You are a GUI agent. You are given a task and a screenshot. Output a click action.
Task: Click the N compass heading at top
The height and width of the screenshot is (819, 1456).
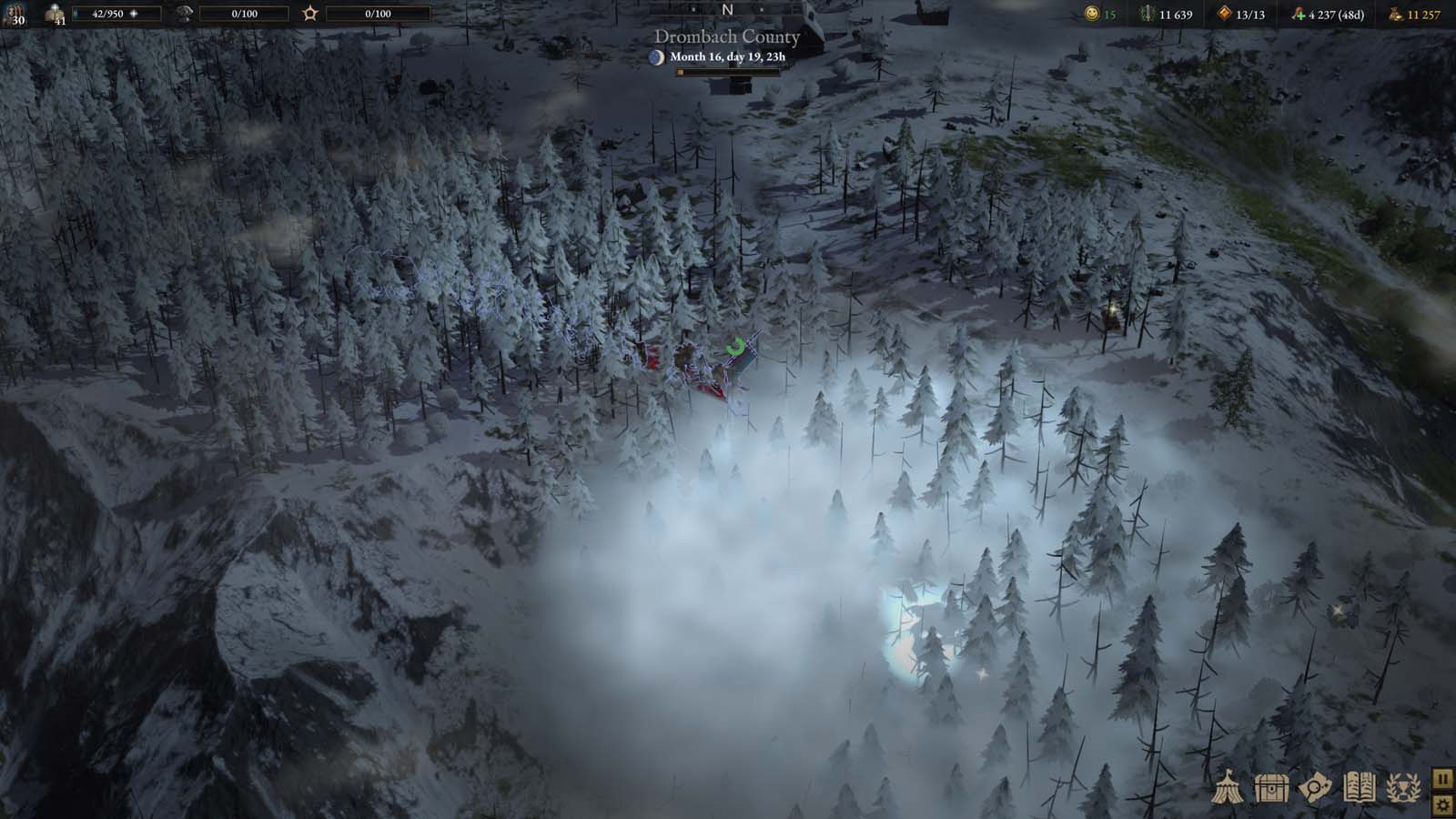click(726, 9)
